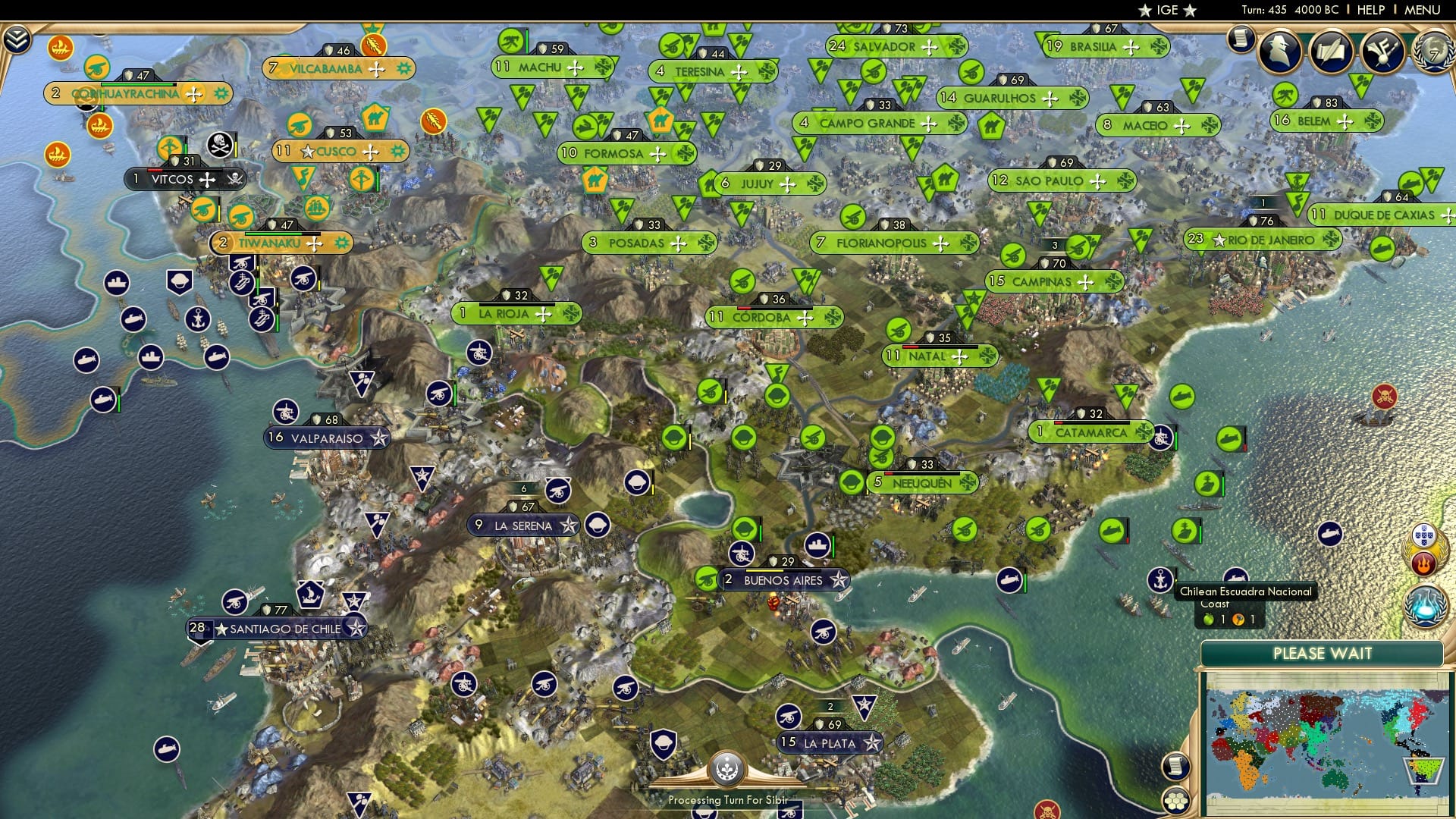Select the pirate flag unit beside Vitcos
1456x819 pixels.
[x=218, y=143]
